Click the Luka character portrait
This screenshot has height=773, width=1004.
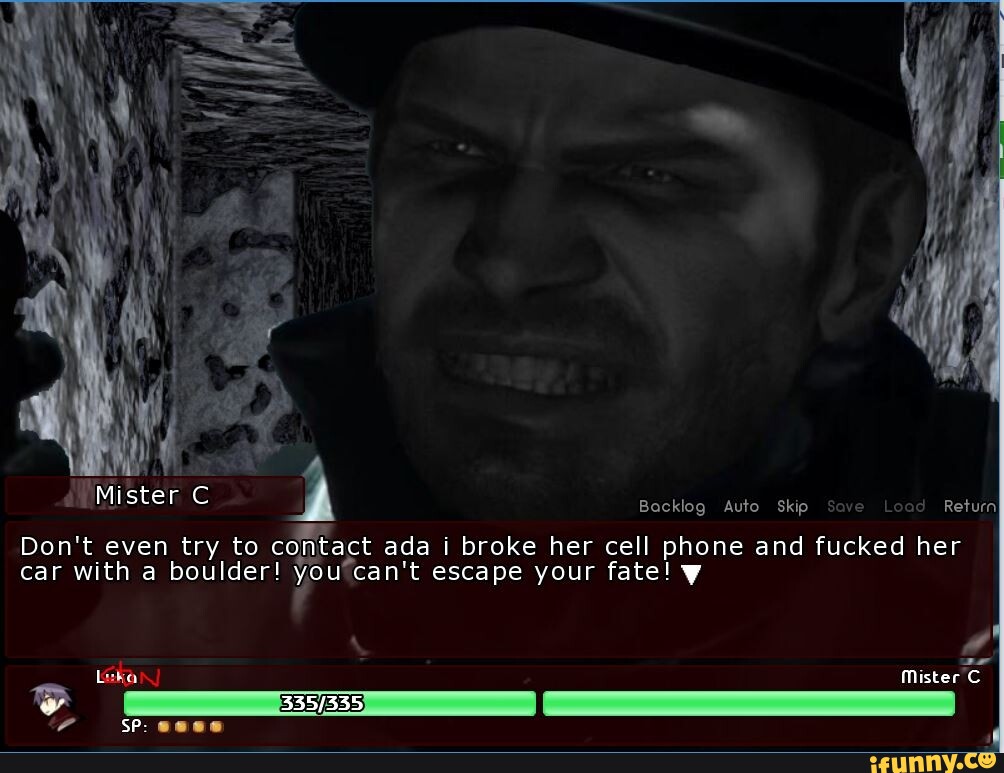[x=52, y=704]
